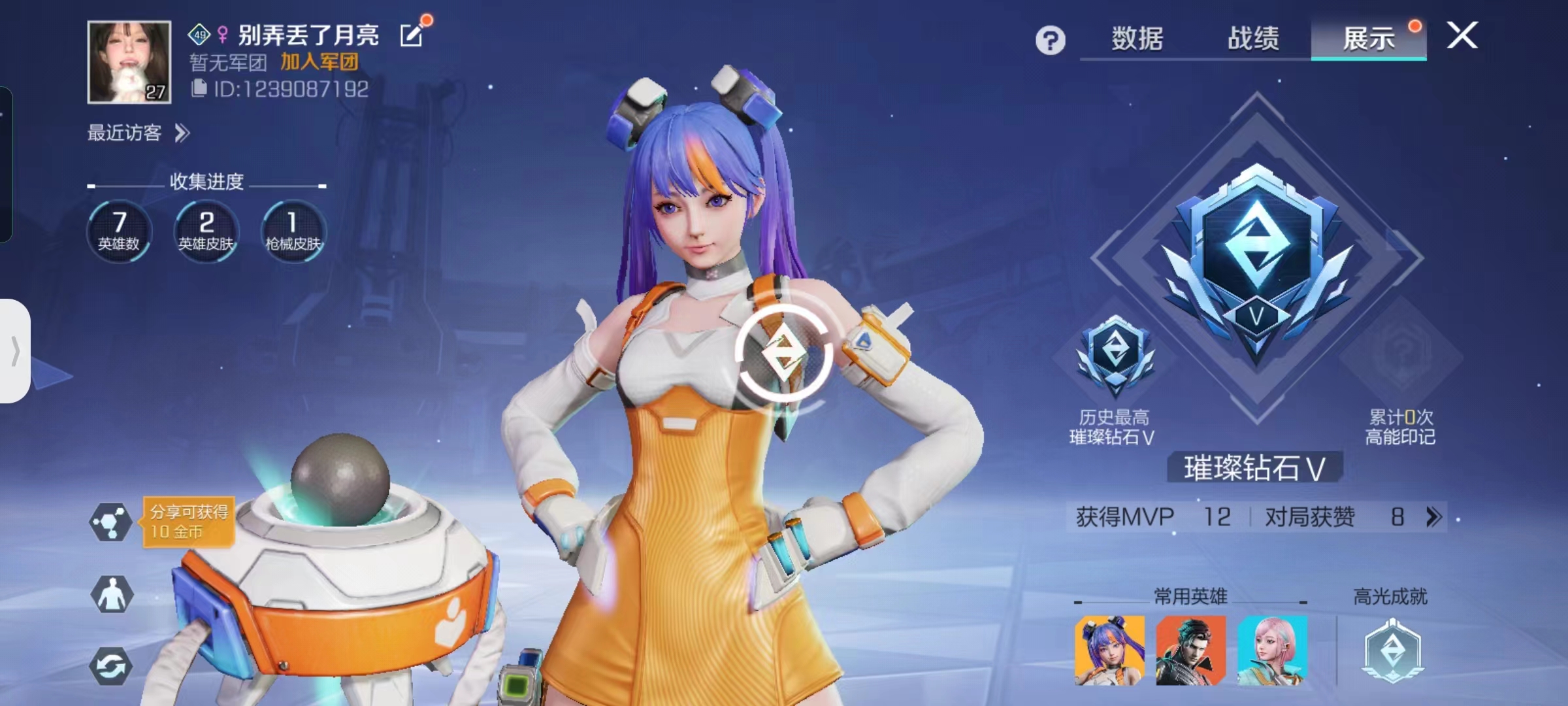View the 英雄数 collection circle
Screen dimensions: 1568x706
click(119, 231)
